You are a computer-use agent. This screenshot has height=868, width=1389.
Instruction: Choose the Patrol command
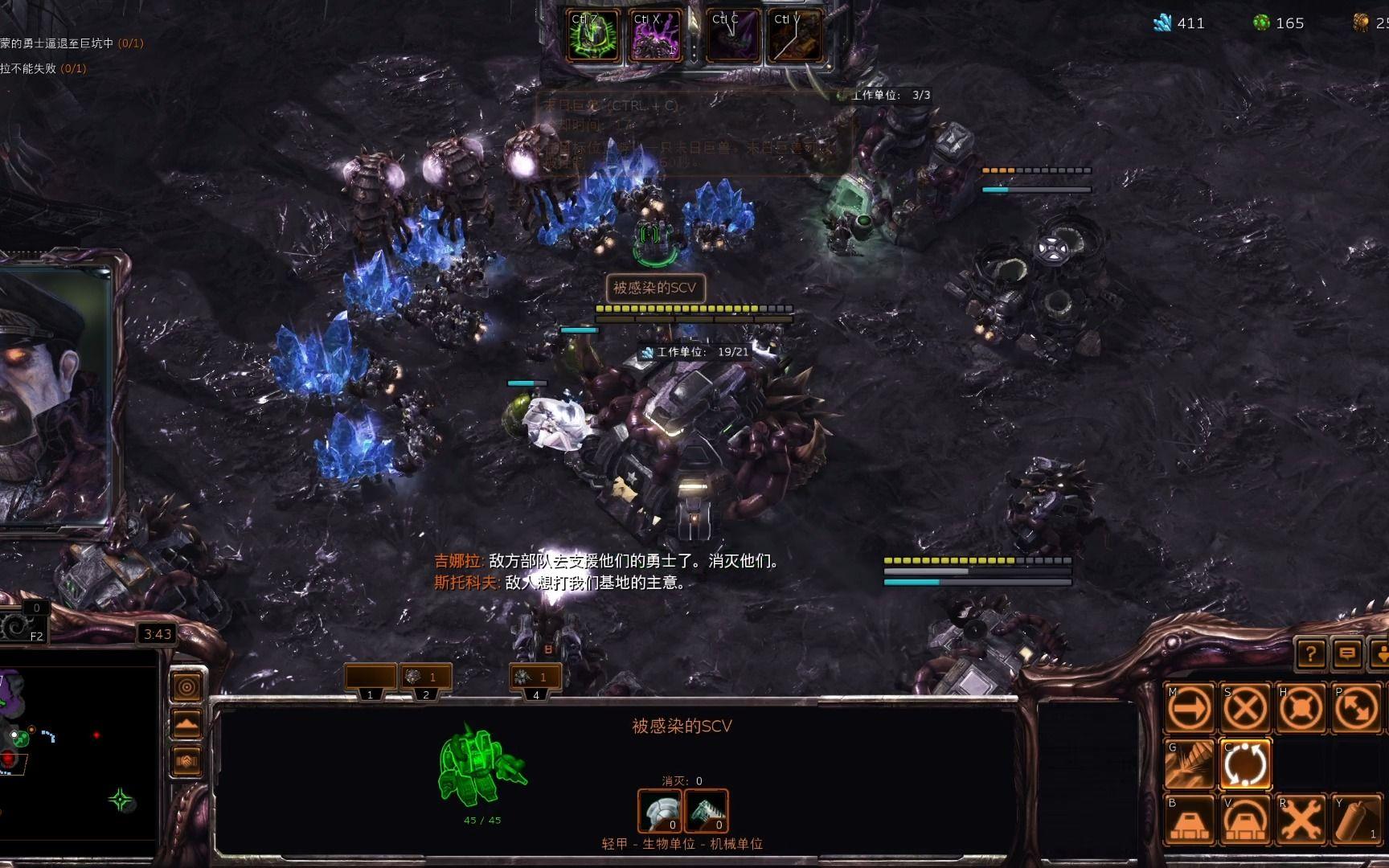point(1356,708)
